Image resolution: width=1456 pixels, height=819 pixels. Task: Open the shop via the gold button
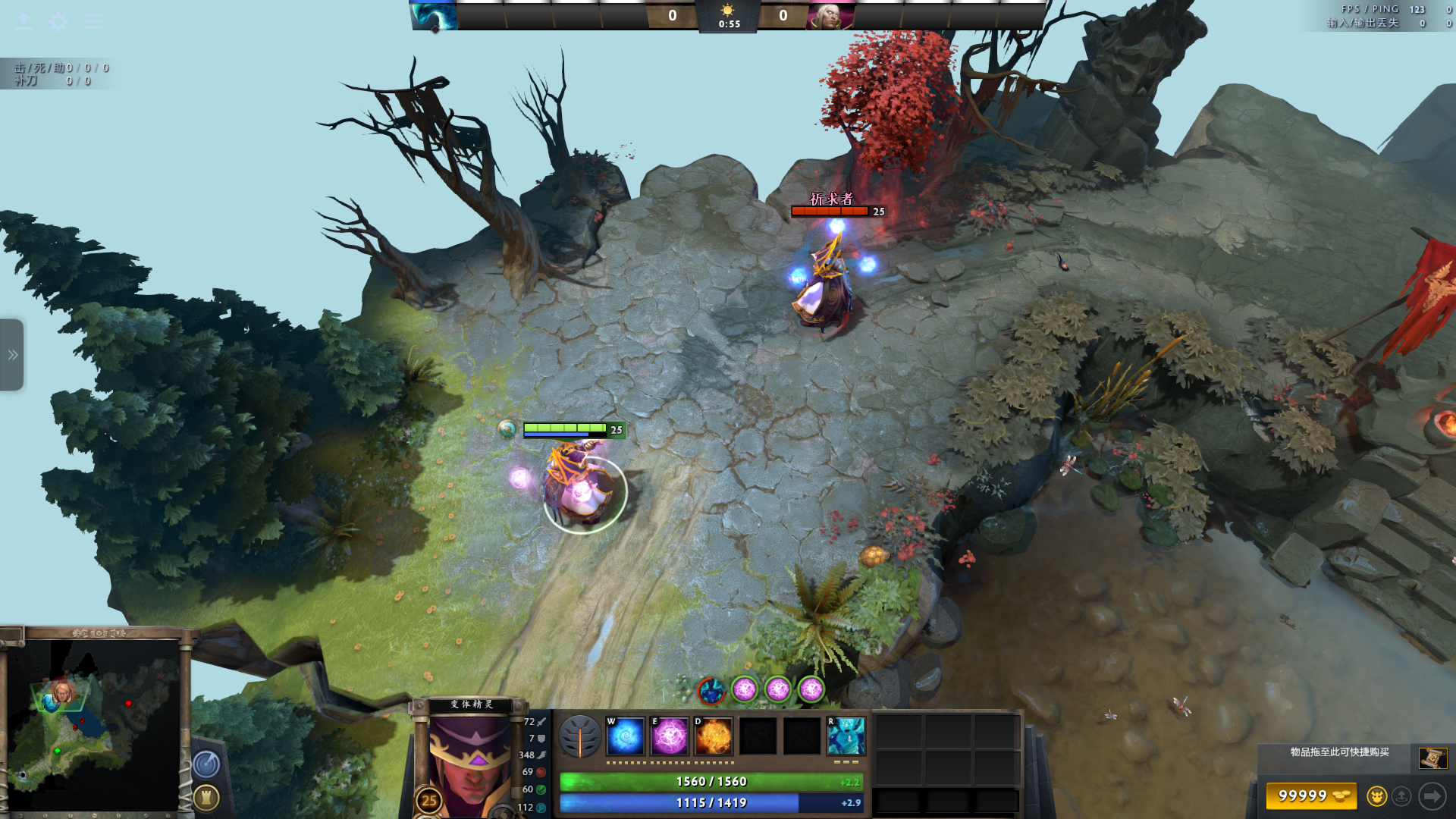(1311, 796)
